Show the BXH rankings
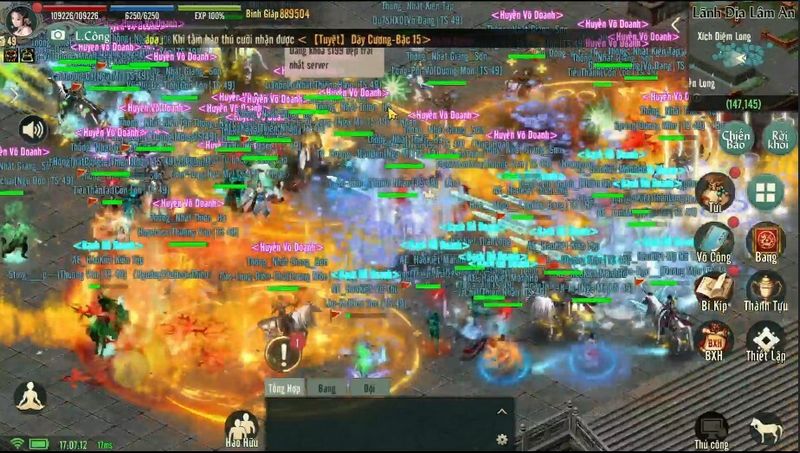 pyautogui.click(x=714, y=341)
